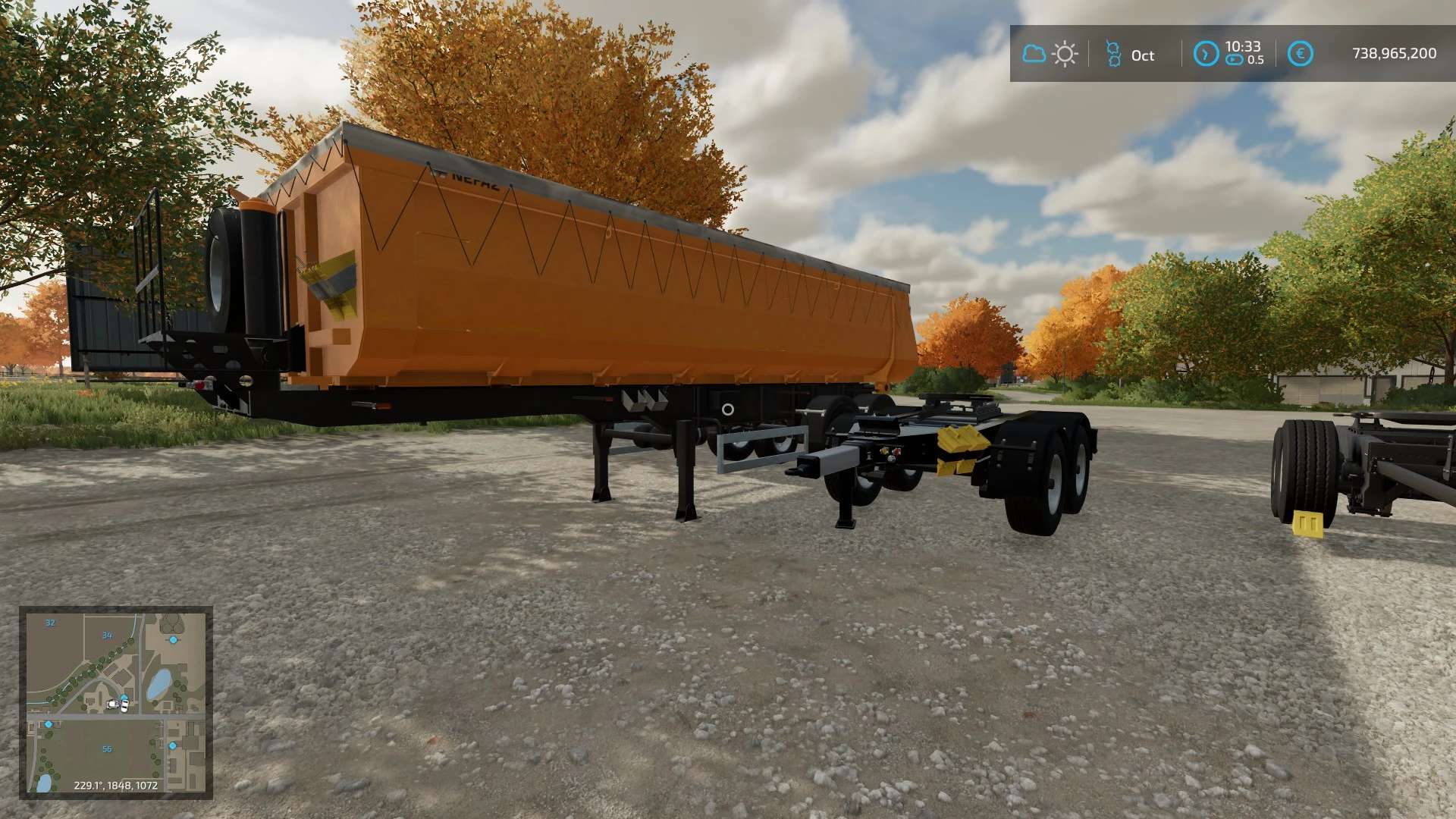Open the minimap
The image size is (1456, 819).
coord(116,703)
